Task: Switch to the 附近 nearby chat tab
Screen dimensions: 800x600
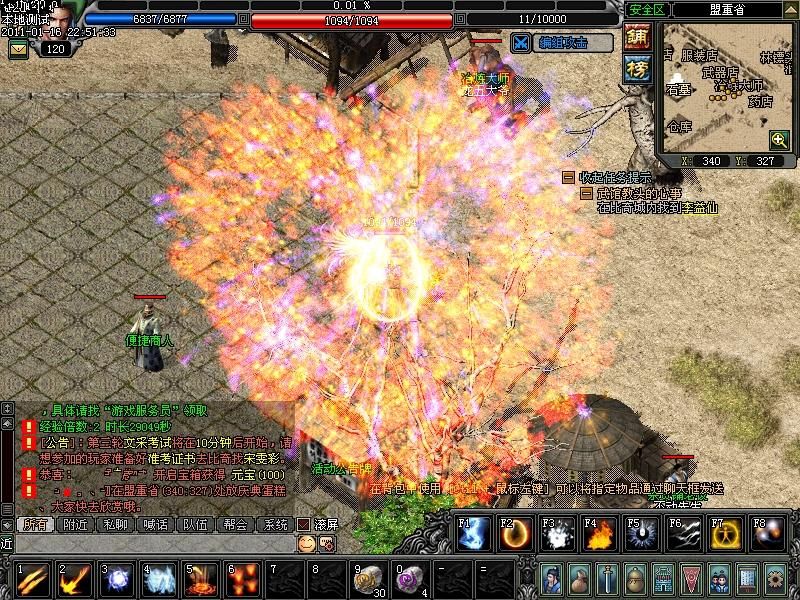Action: tap(75, 524)
